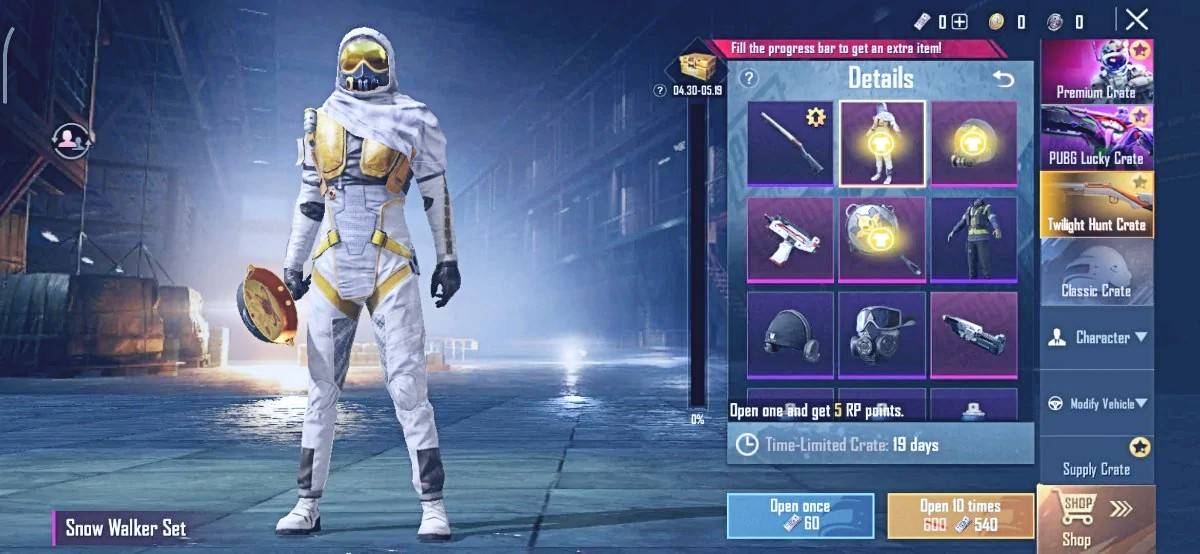Image resolution: width=1200 pixels, height=554 pixels.
Task: Select the black helmet item
Action: pos(790,334)
